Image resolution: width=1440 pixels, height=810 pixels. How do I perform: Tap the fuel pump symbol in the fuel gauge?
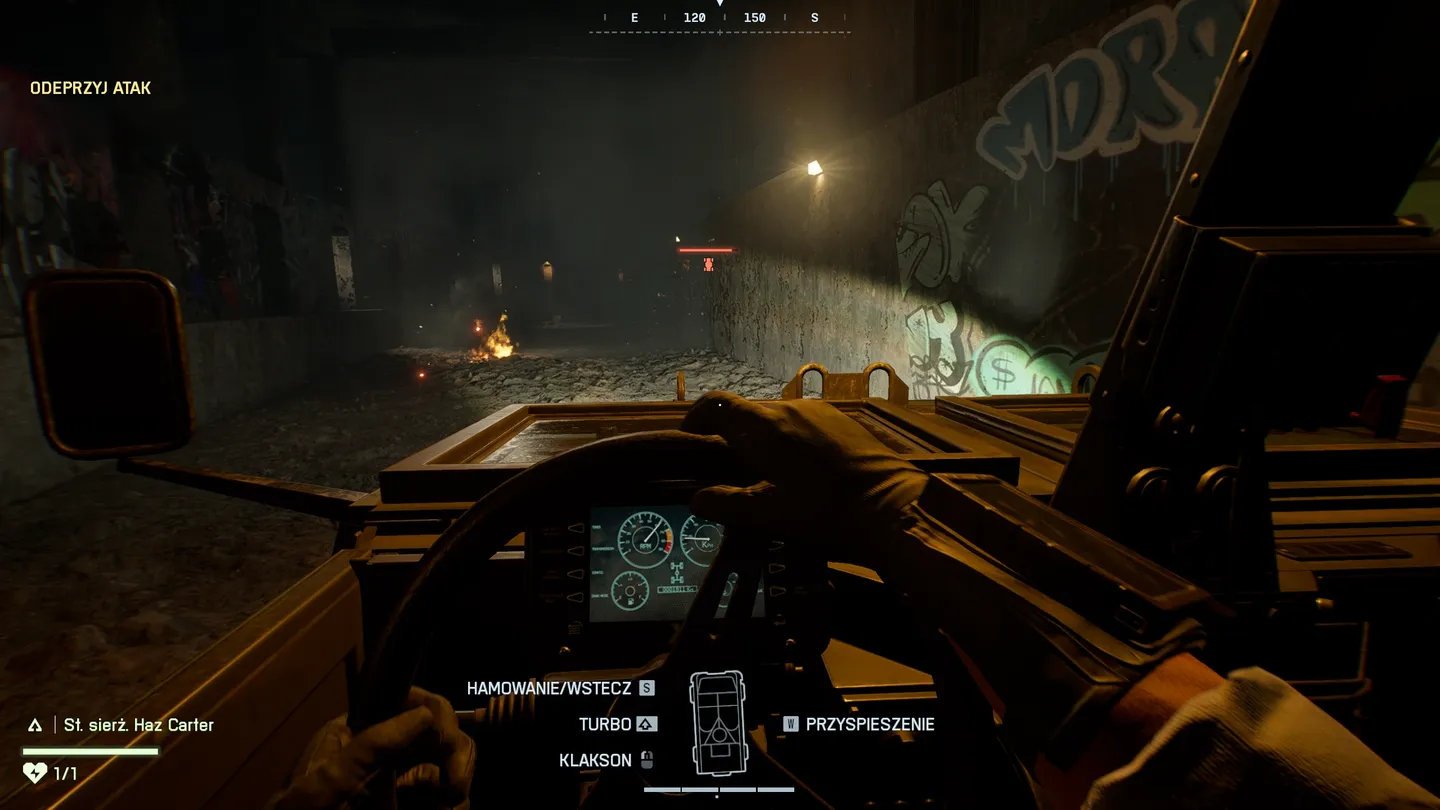(630, 601)
